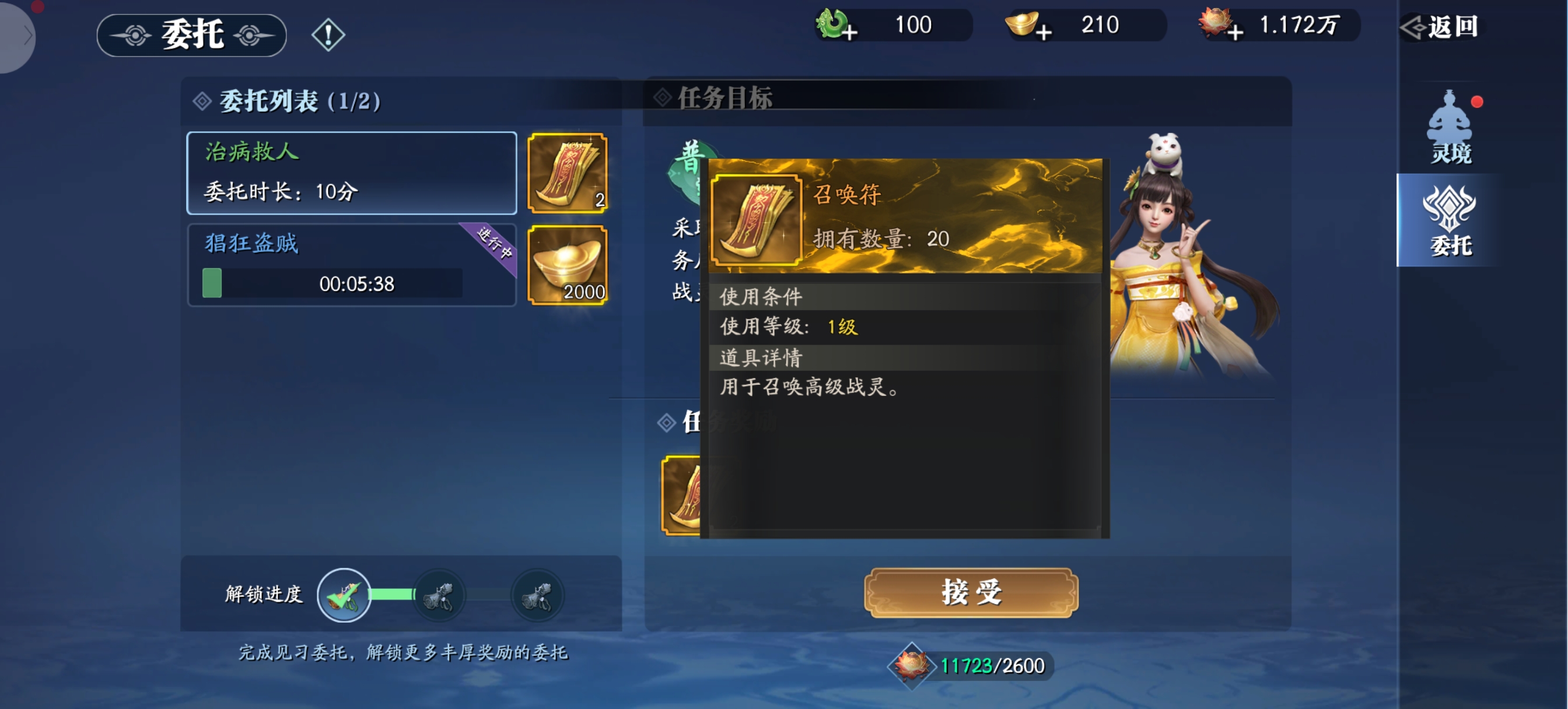Select the 猖狂盗贼 in-progress commission
This screenshot has width=1568, height=709.
pos(351,265)
